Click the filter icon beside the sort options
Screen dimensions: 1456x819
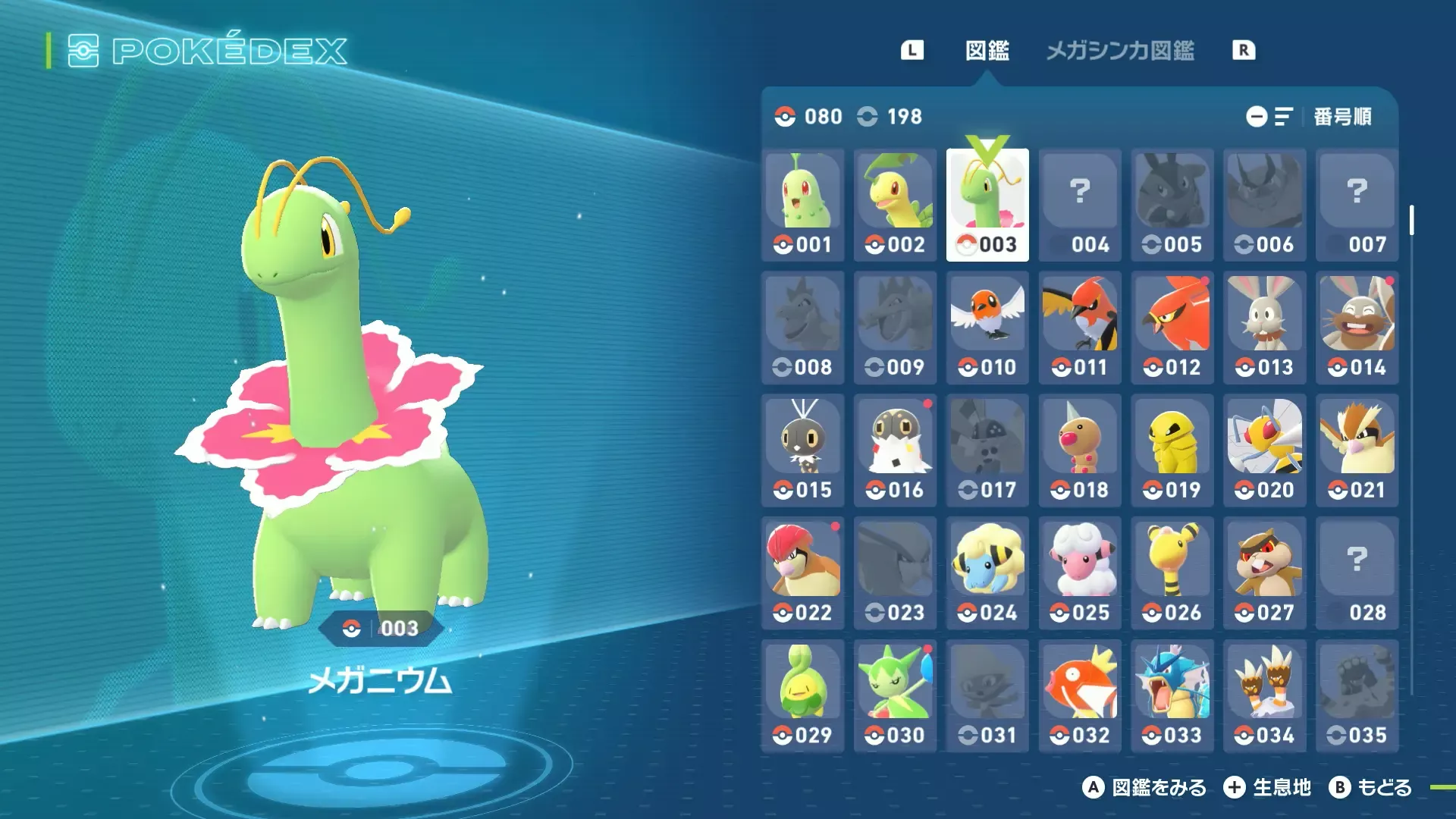[x=1257, y=116]
